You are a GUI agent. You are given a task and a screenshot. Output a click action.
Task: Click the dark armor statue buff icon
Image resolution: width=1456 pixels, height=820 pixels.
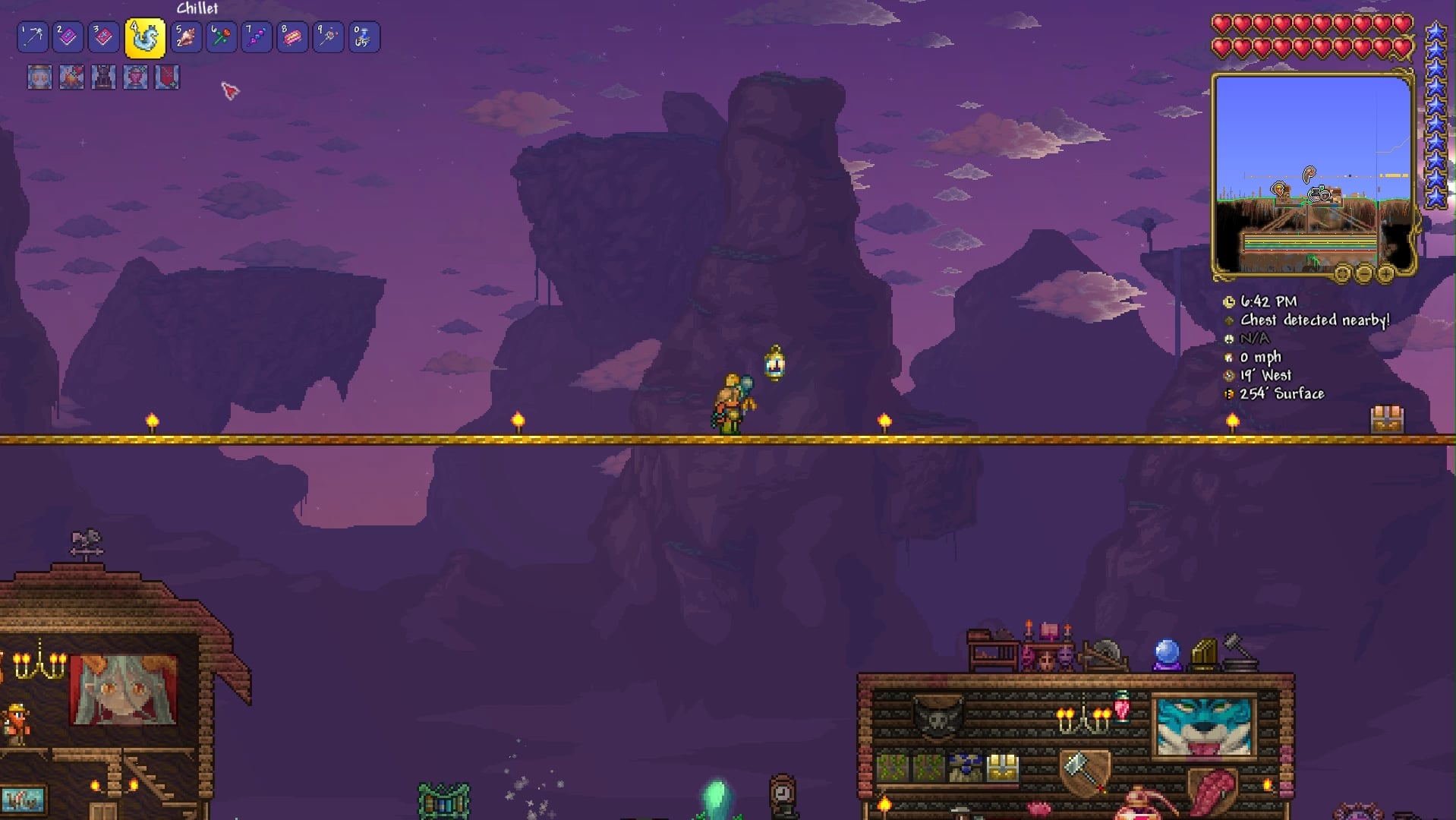[x=103, y=77]
